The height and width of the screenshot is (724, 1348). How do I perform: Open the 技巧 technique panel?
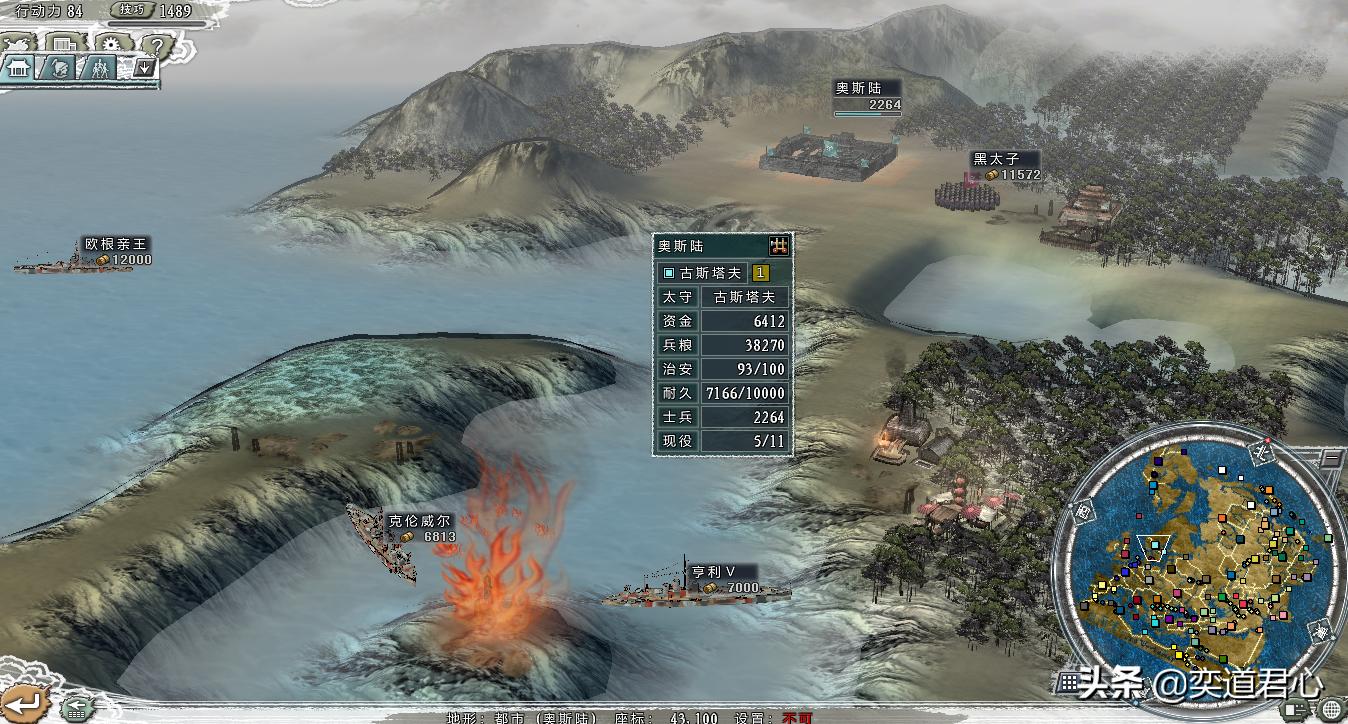tap(133, 10)
